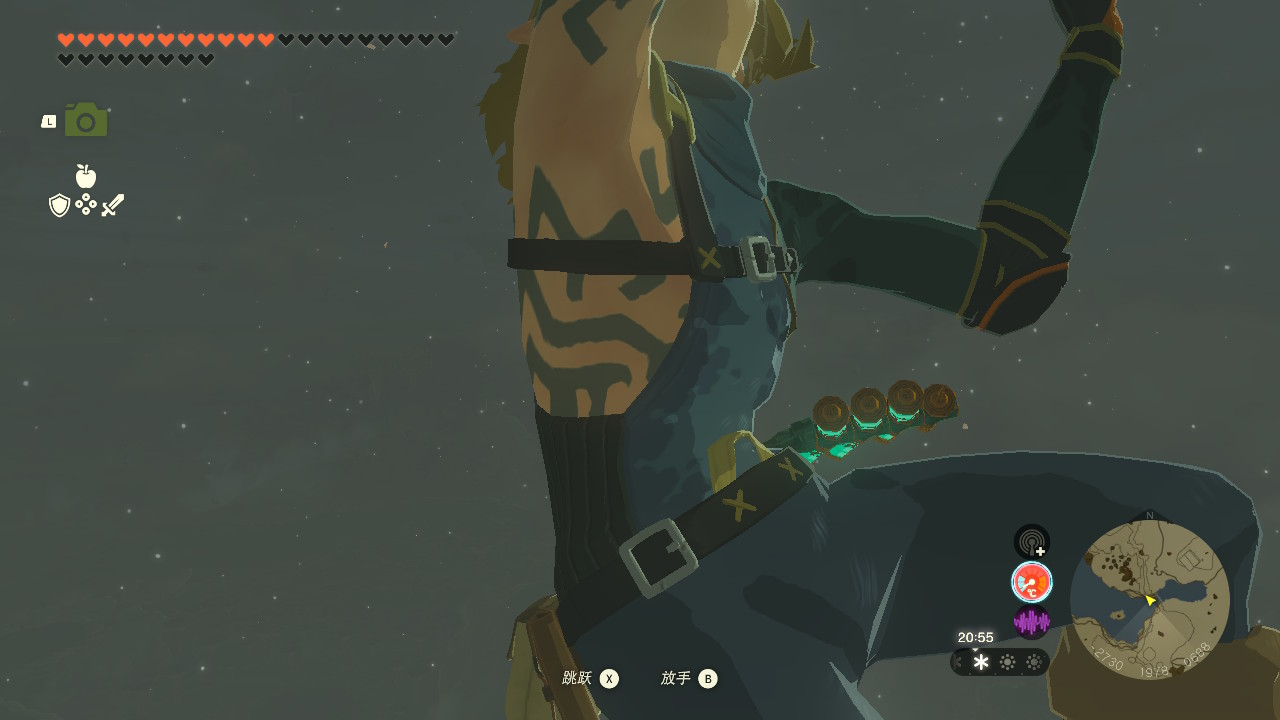The height and width of the screenshot is (720, 1280).
Task: Choose the shield quick-select icon
Action: coord(60,205)
